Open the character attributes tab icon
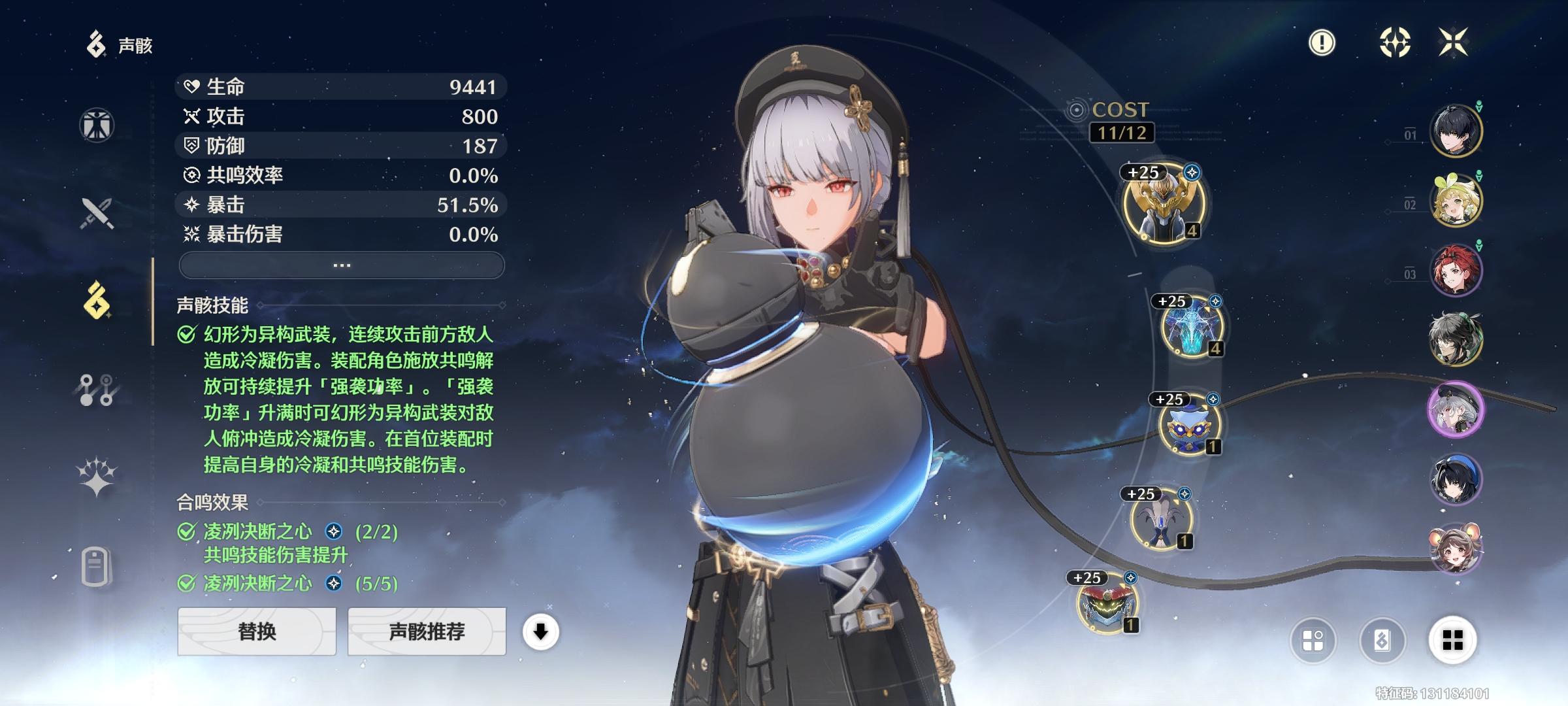The width and height of the screenshot is (1568, 706). point(97,125)
